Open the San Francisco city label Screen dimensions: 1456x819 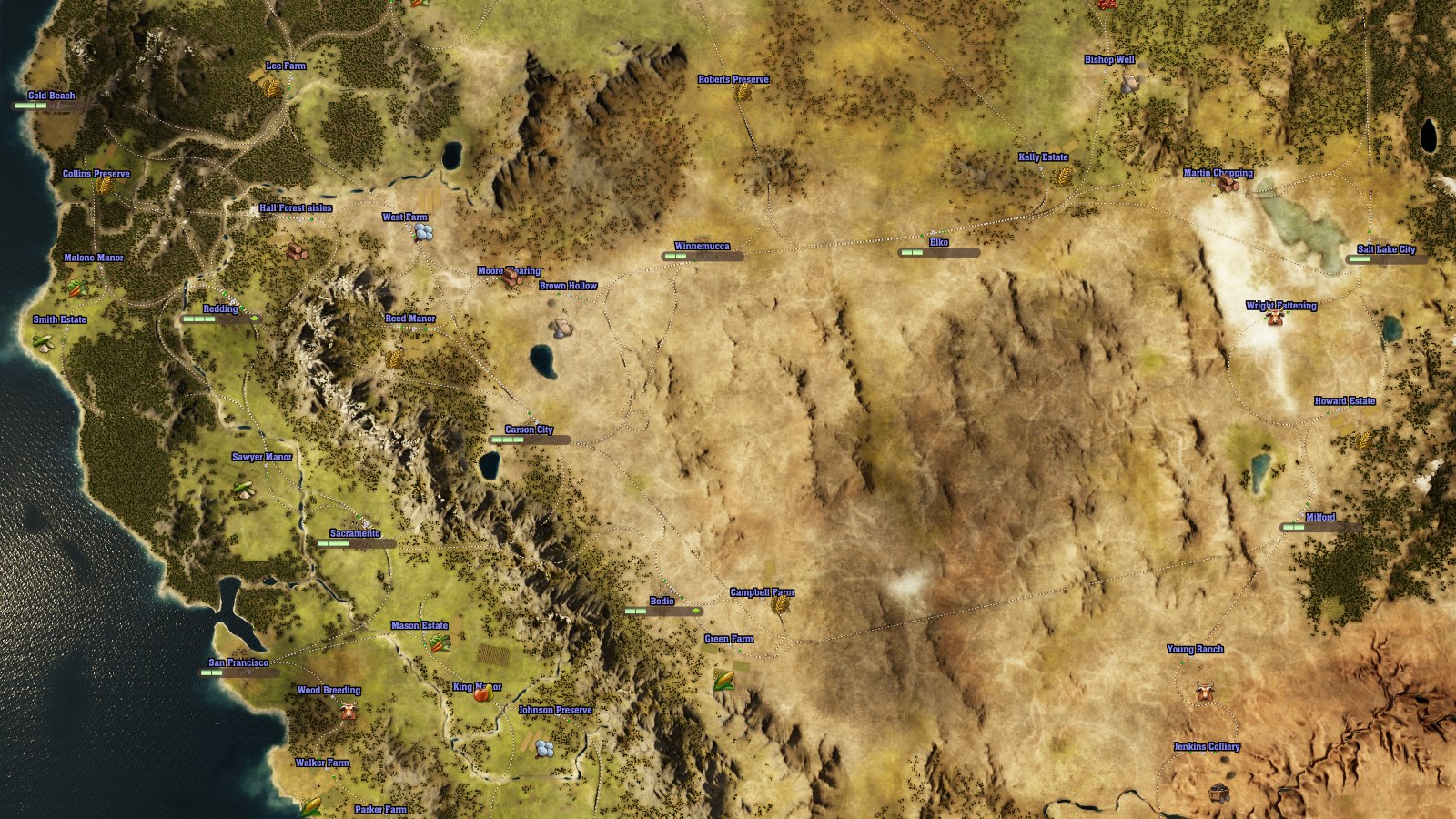pos(238,662)
